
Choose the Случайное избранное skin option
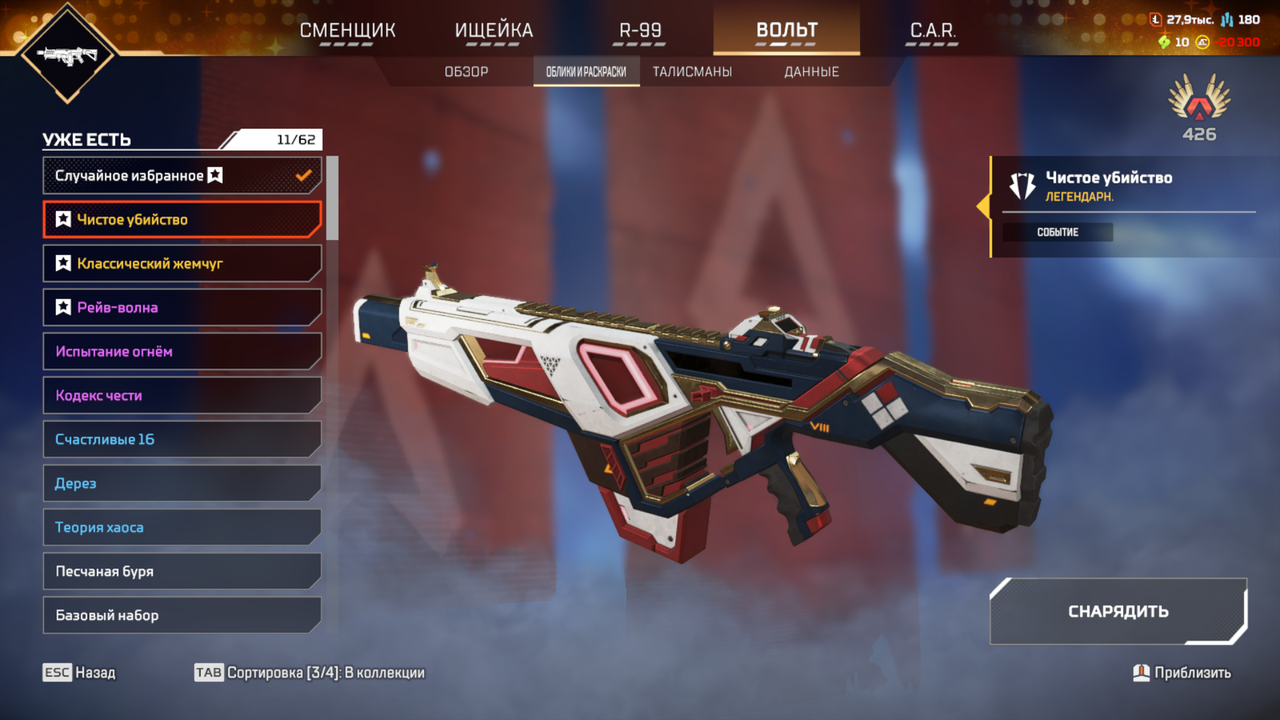click(x=182, y=176)
